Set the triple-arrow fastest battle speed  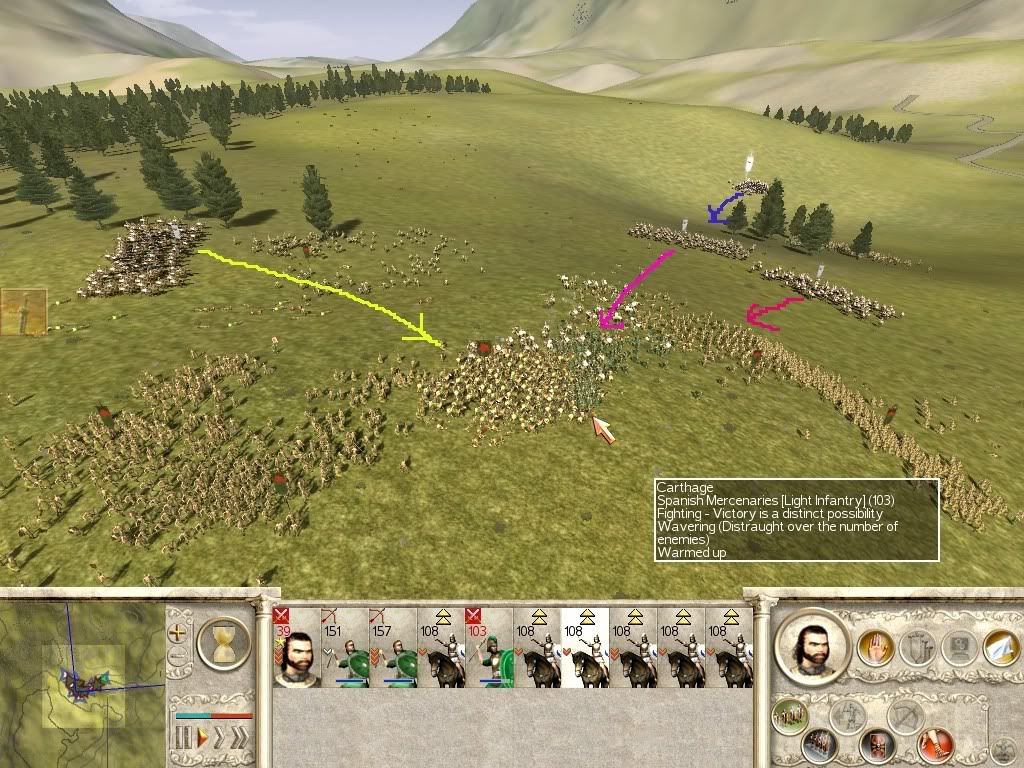coord(239,740)
